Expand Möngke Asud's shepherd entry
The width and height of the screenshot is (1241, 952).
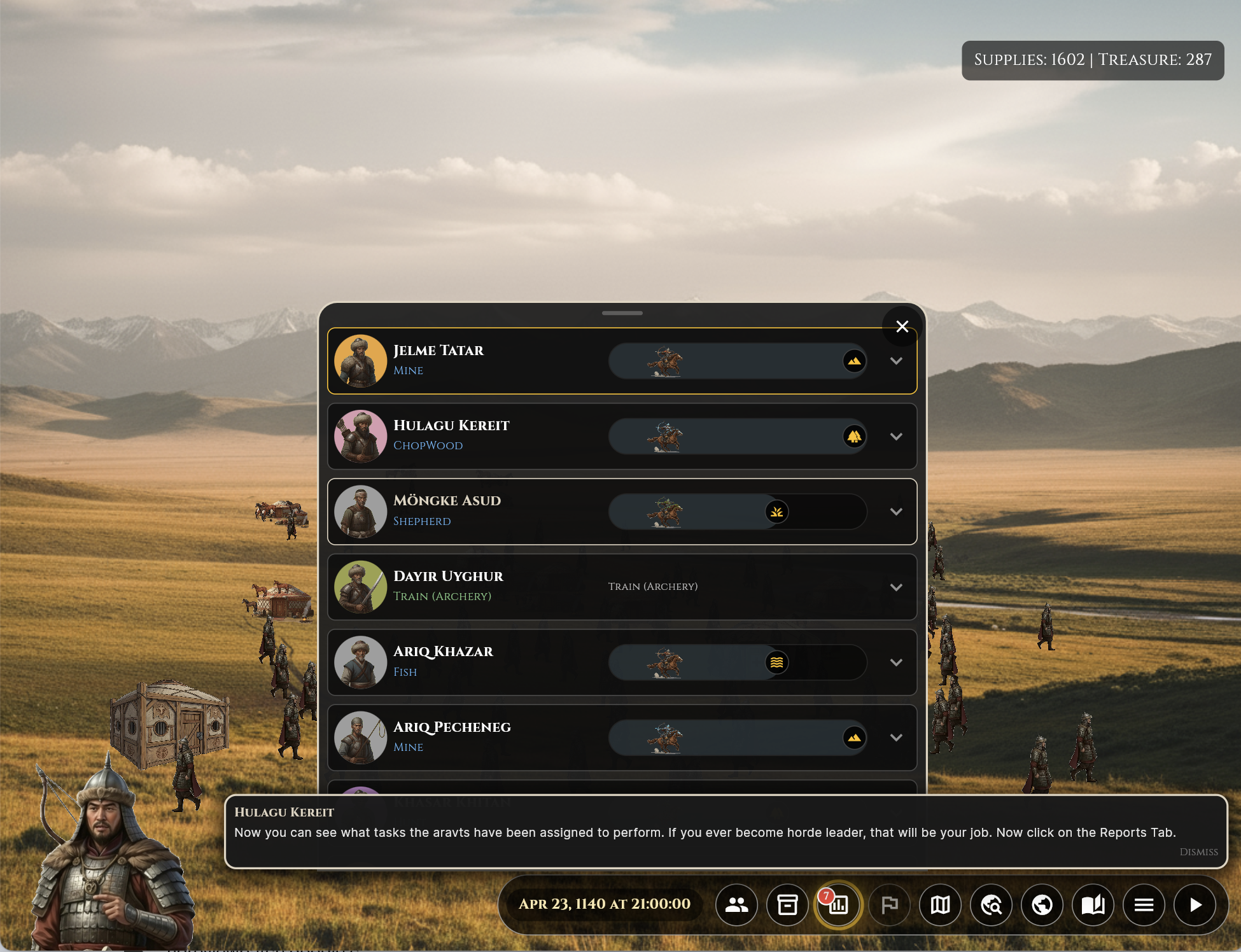(x=896, y=512)
